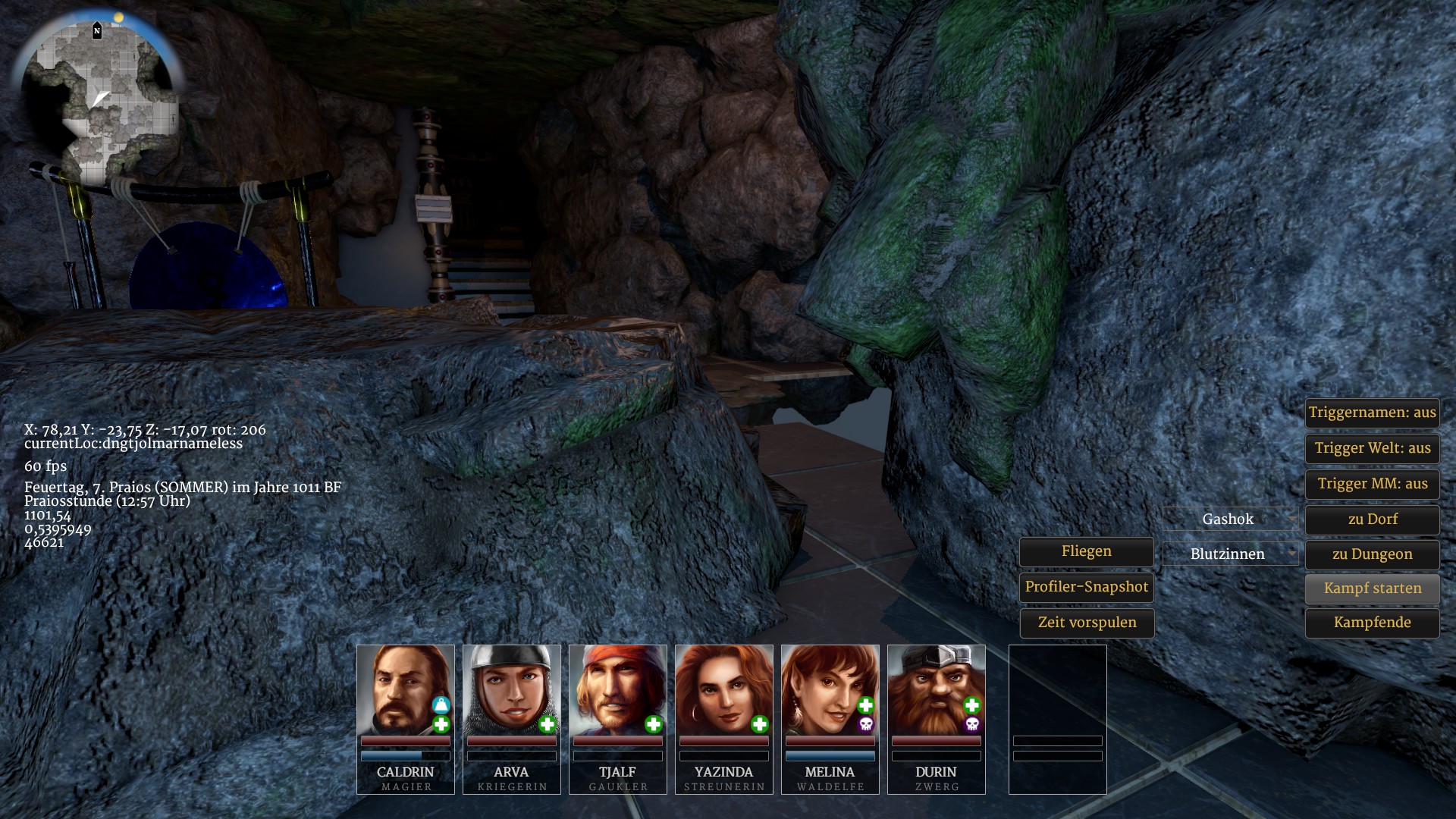Image resolution: width=1456 pixels, height=819 pixels.
Task: Select Durin the Zwerg portrait
Action: (936, 689)
